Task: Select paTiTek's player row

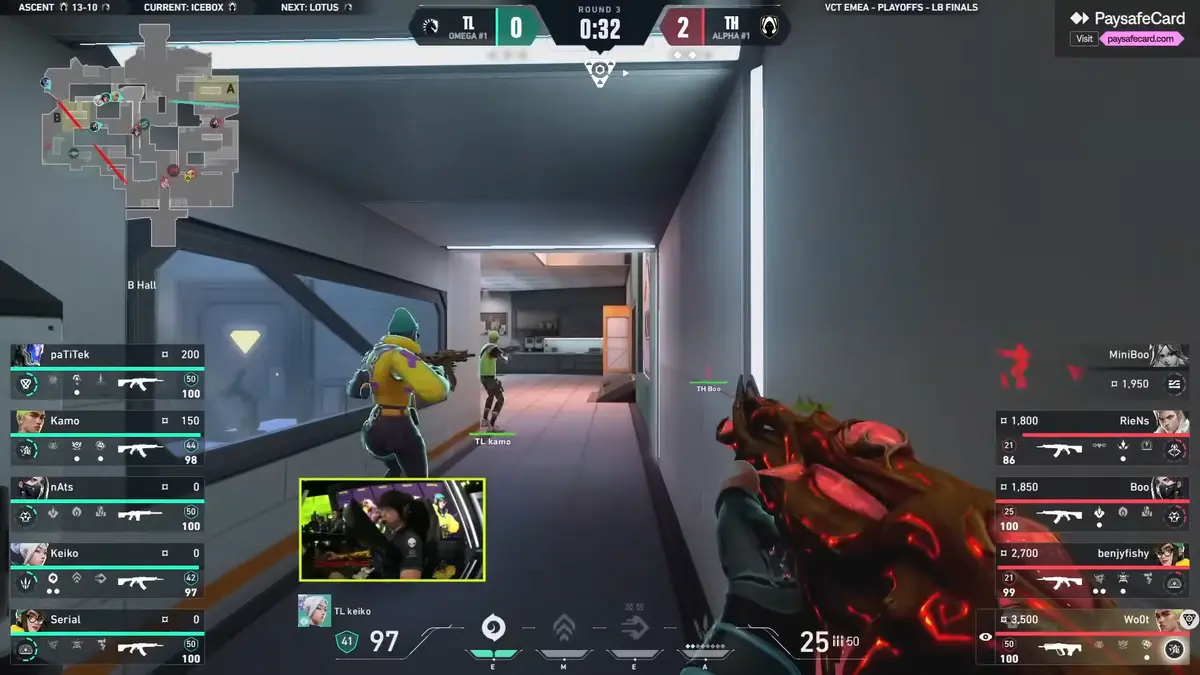Action: (107, 371)
